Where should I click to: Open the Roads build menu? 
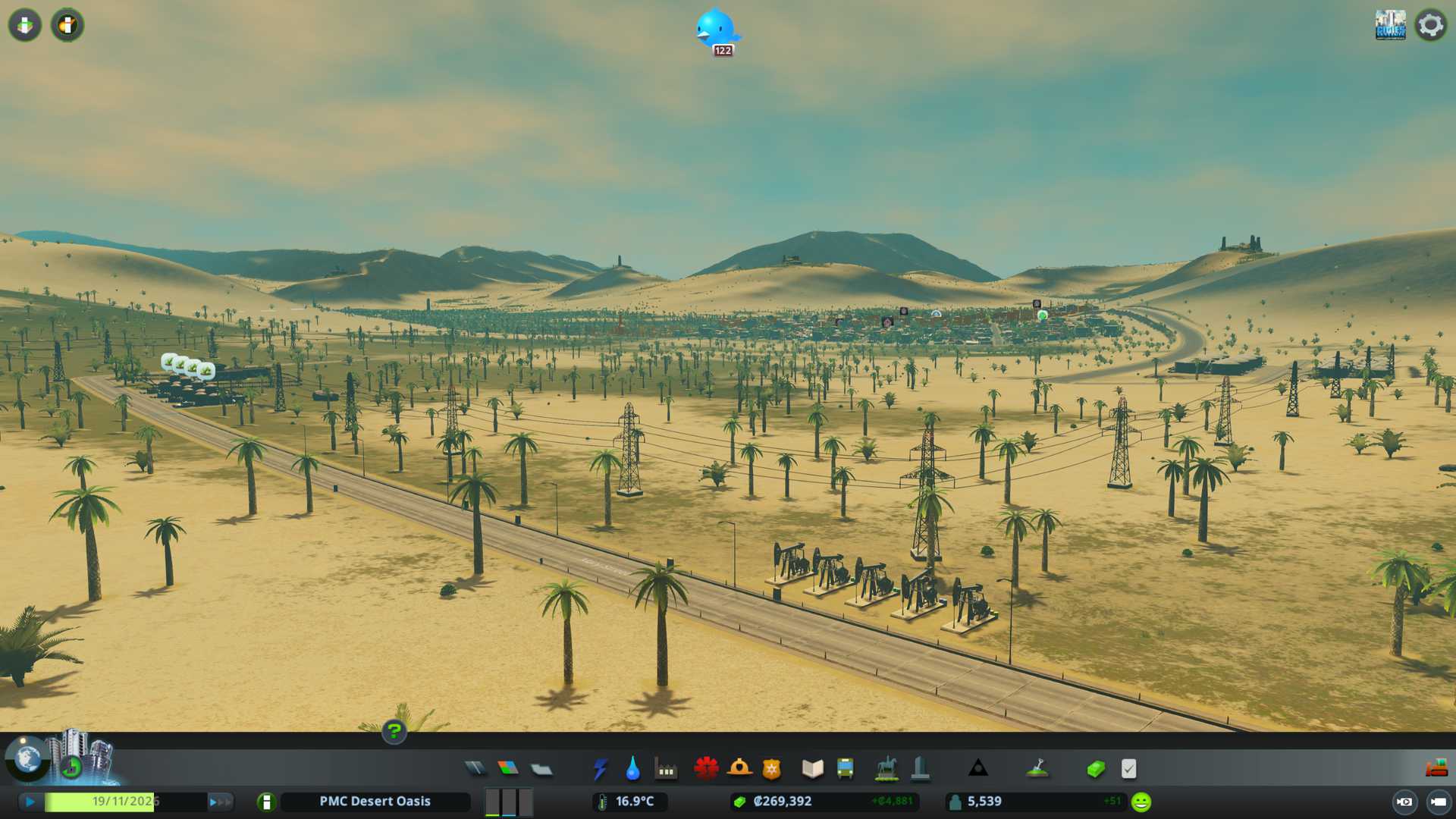point(475,769)
